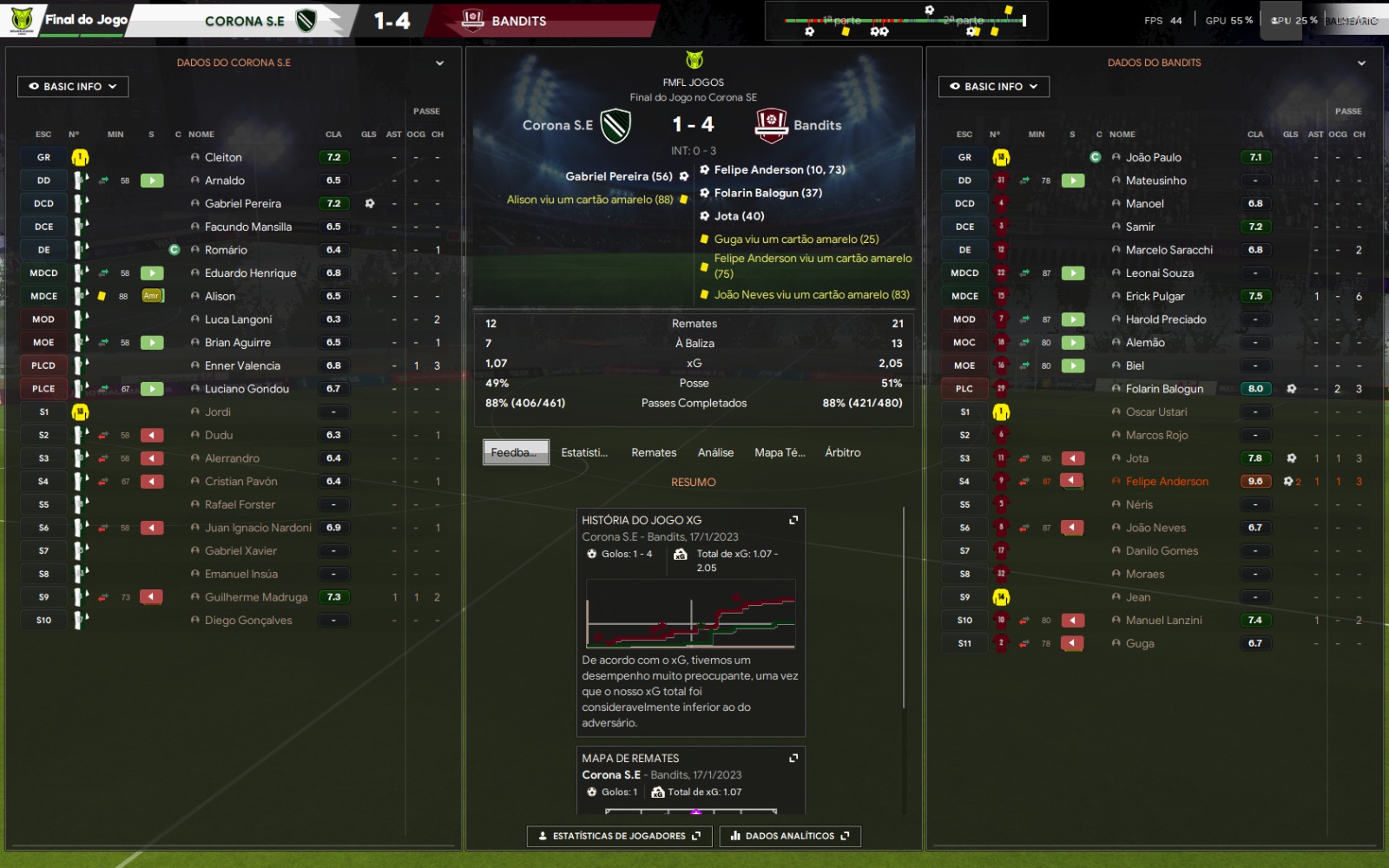
Task: Open Folarin Balogun's player row
Action: (1164, 389)
